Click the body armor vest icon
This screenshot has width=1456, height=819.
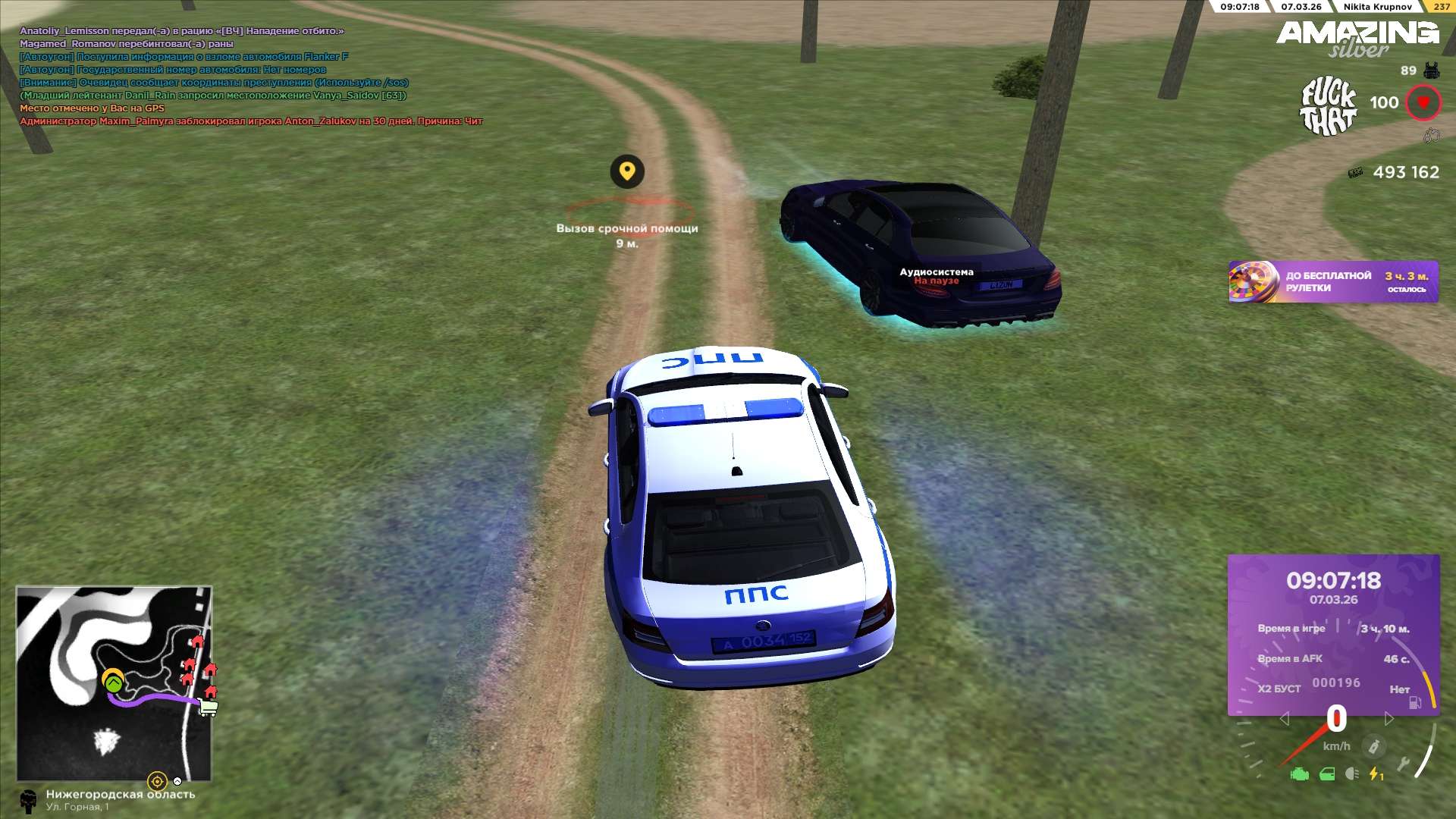(1432, 71)
